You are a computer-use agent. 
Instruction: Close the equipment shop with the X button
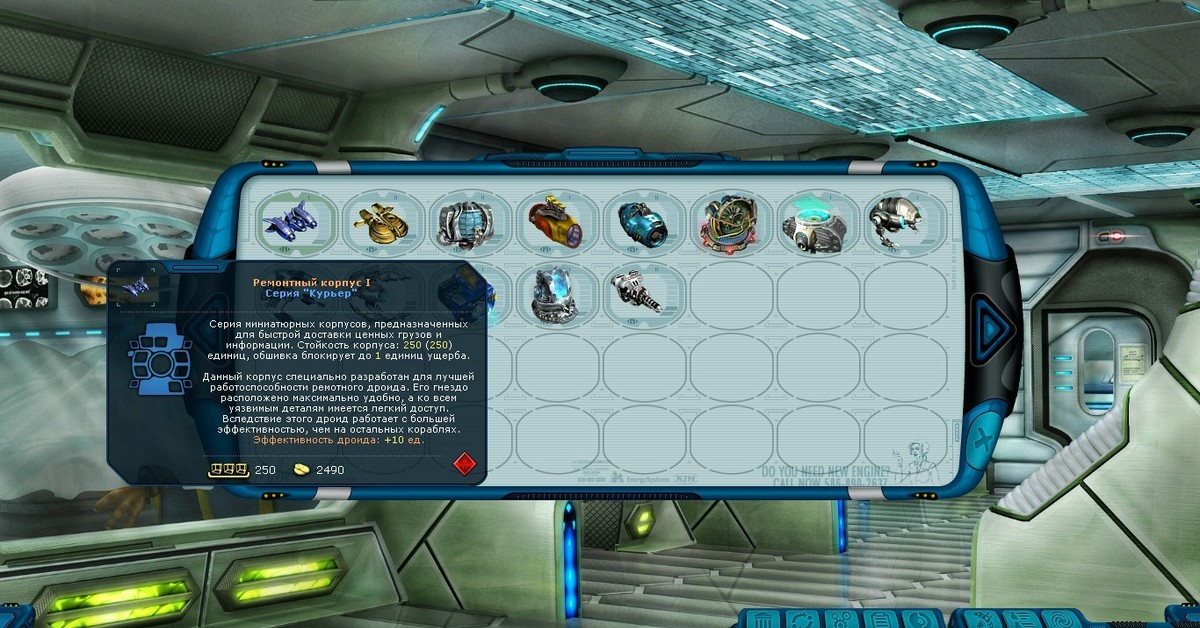tap(984, 439)
